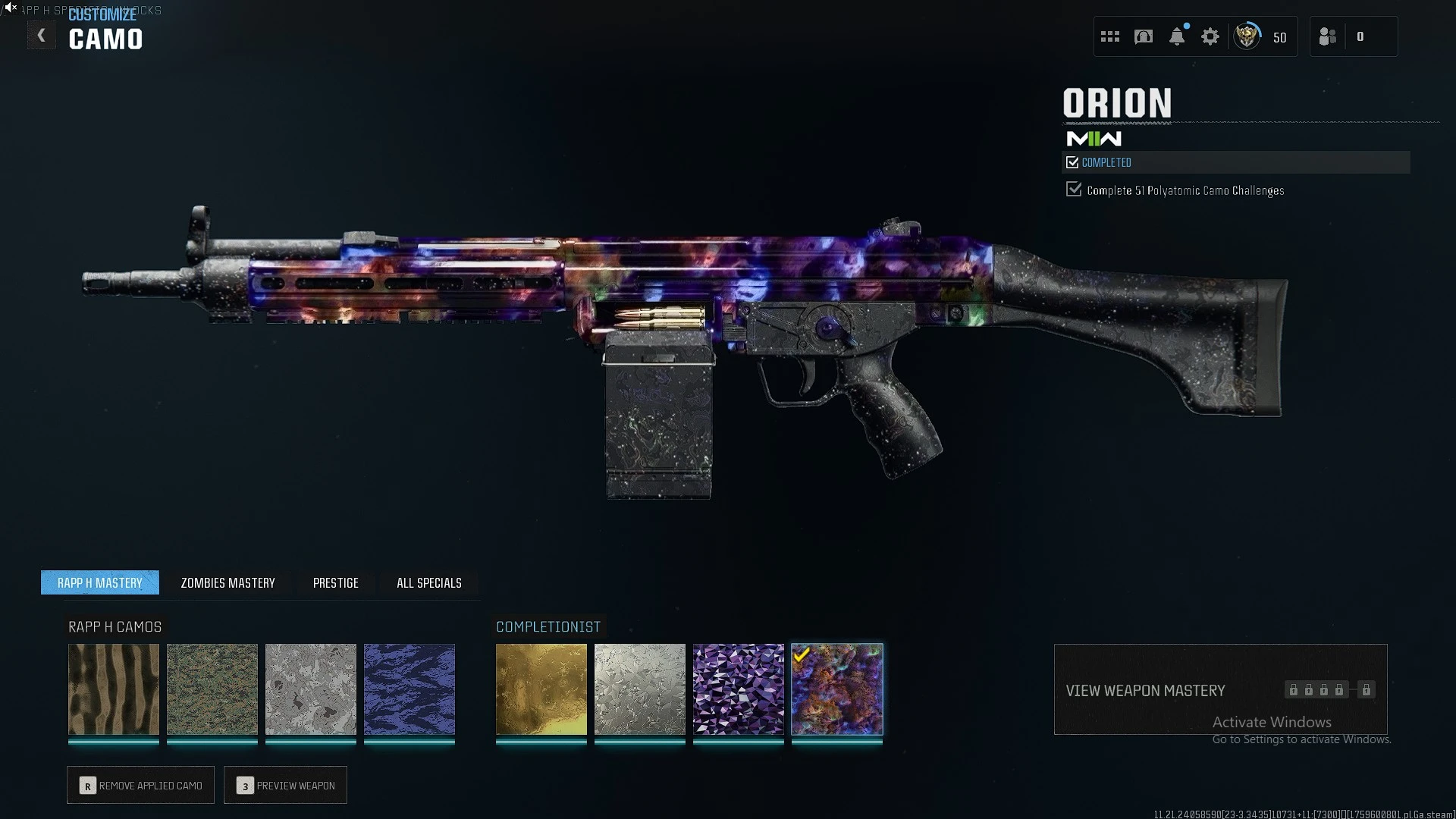Image resolution: width=1456 pixels, height=819 pixels.
Task: Open the grid menu icon
Action: (x=1110, y=36)
